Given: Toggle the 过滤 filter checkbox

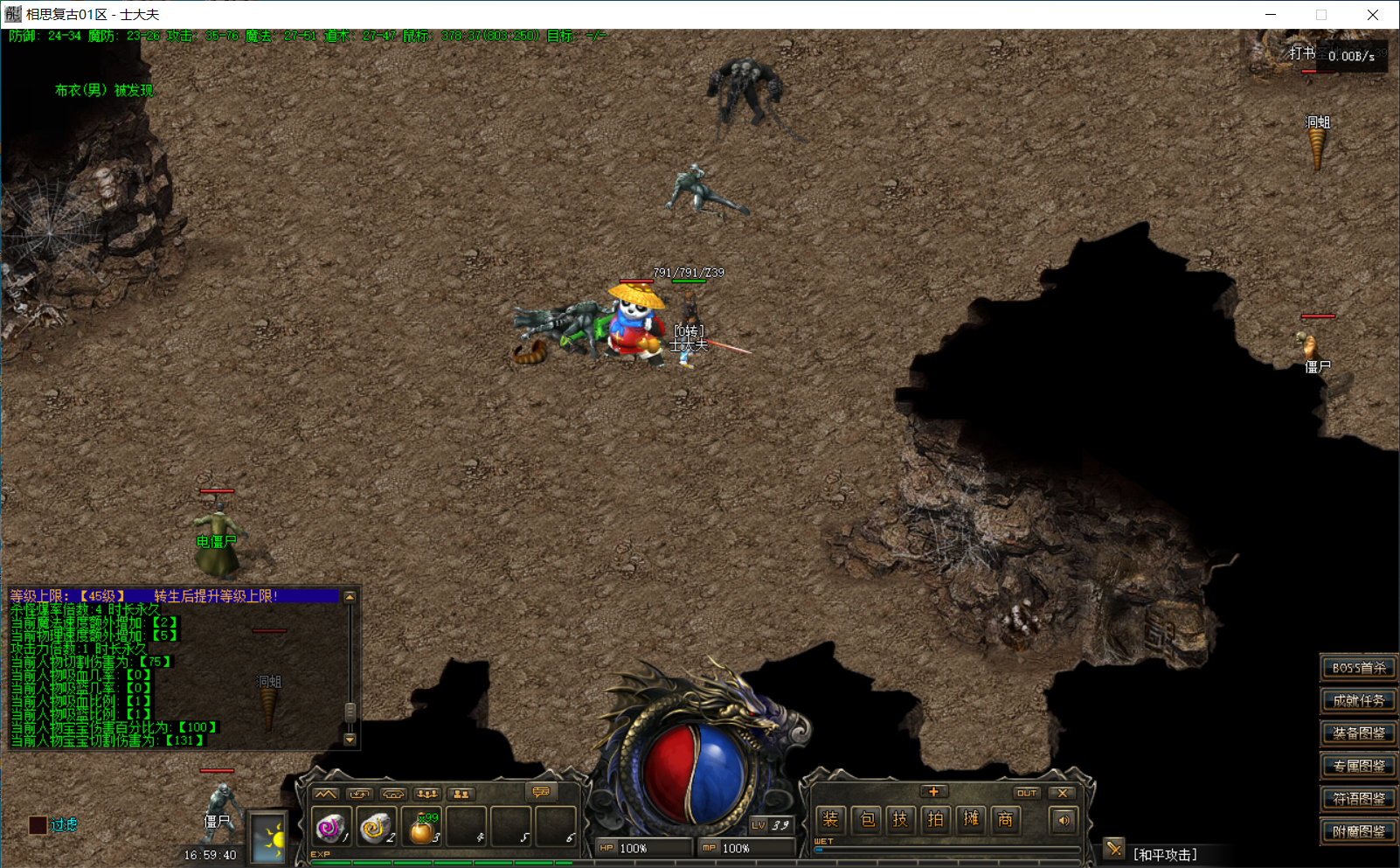Looking at the screenshot, I should pyautogui.click(x=38, y=824).
